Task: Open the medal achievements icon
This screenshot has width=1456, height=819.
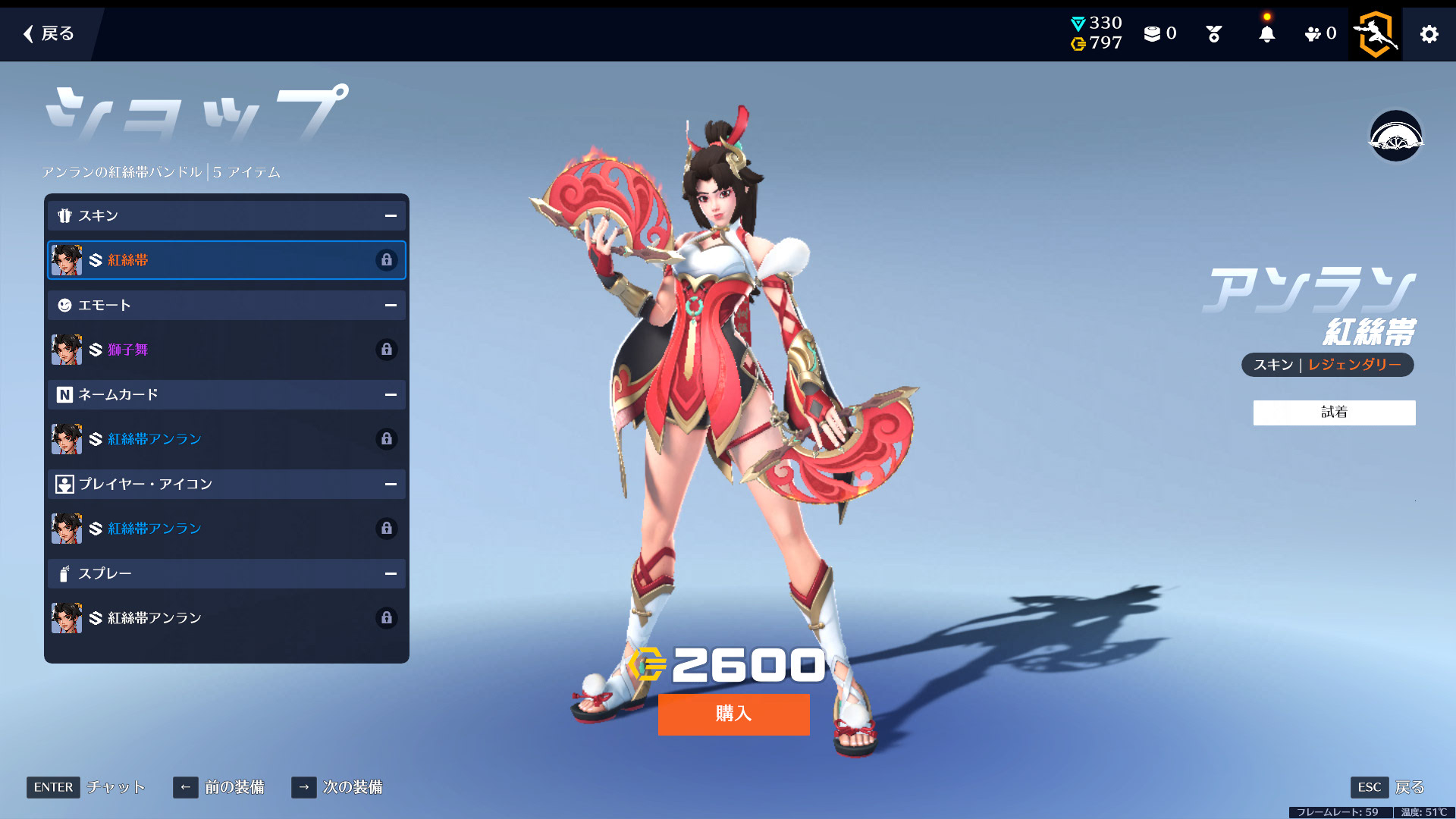Action: tap(1213, 34)
